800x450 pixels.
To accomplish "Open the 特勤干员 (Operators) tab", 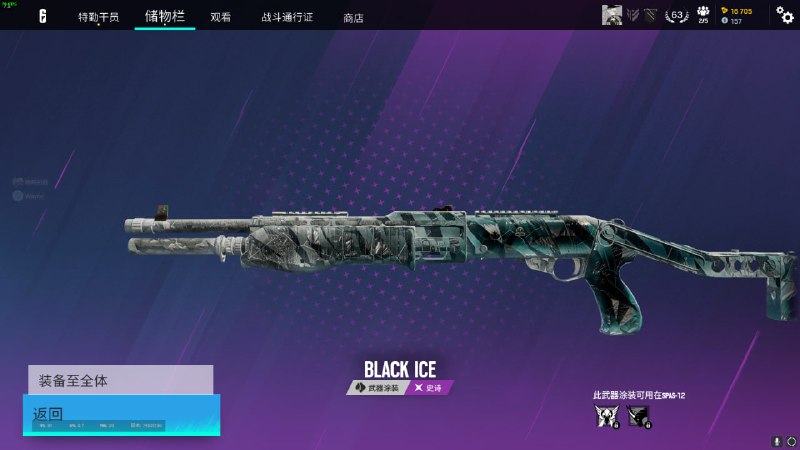I will pyautogui.click(x=98, y=17).
